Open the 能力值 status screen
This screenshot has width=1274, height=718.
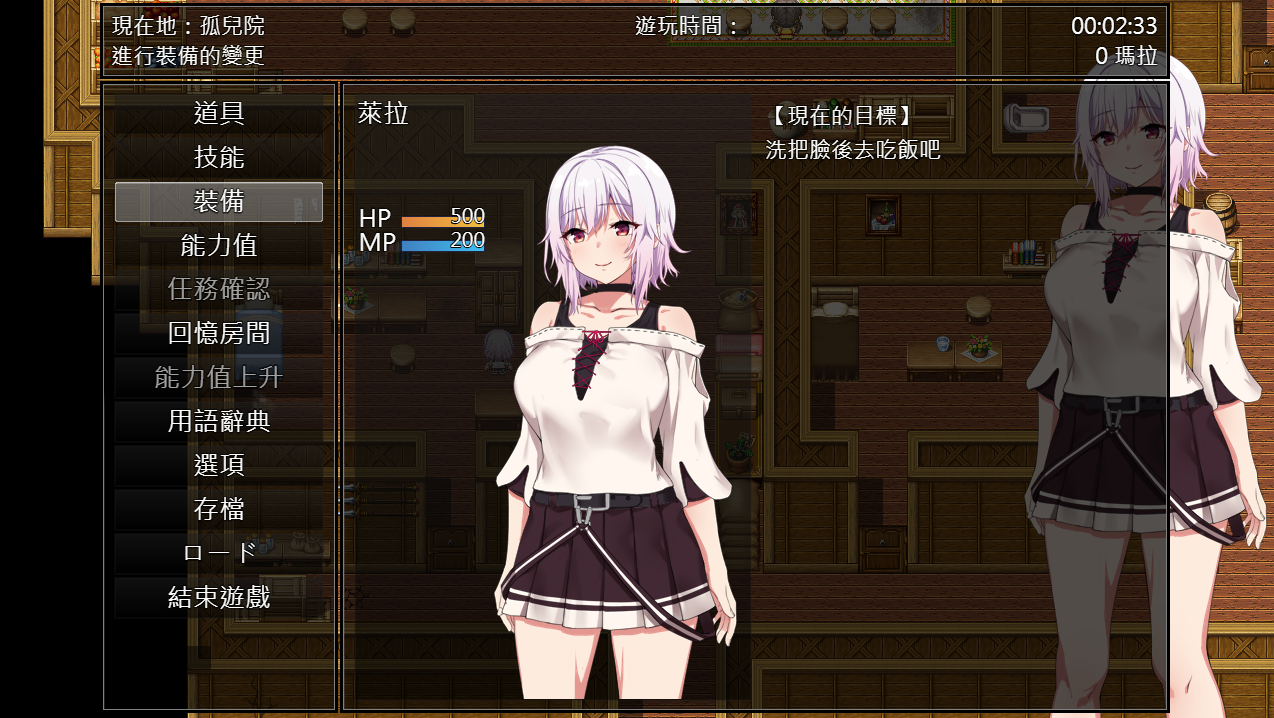point(219,246)
